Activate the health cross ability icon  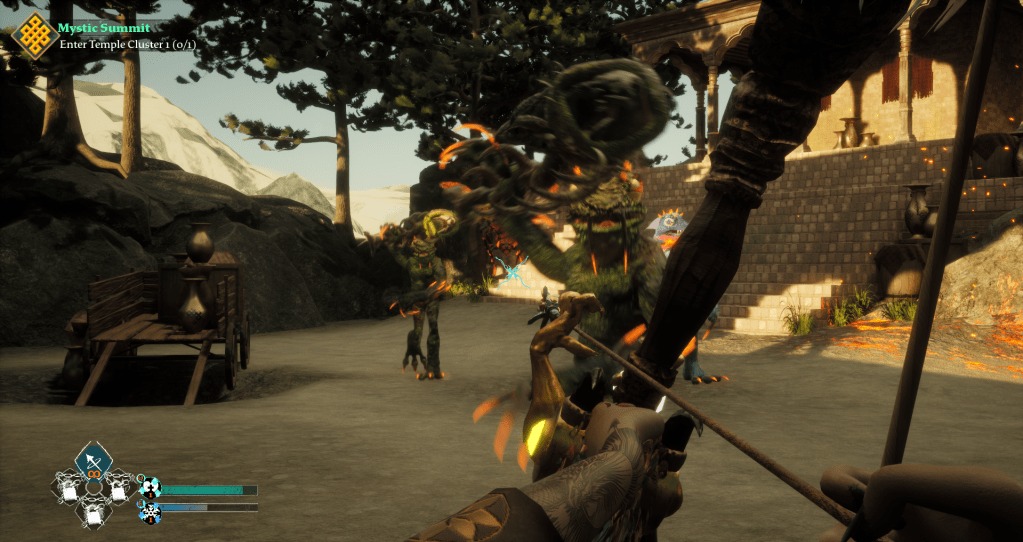150,488
